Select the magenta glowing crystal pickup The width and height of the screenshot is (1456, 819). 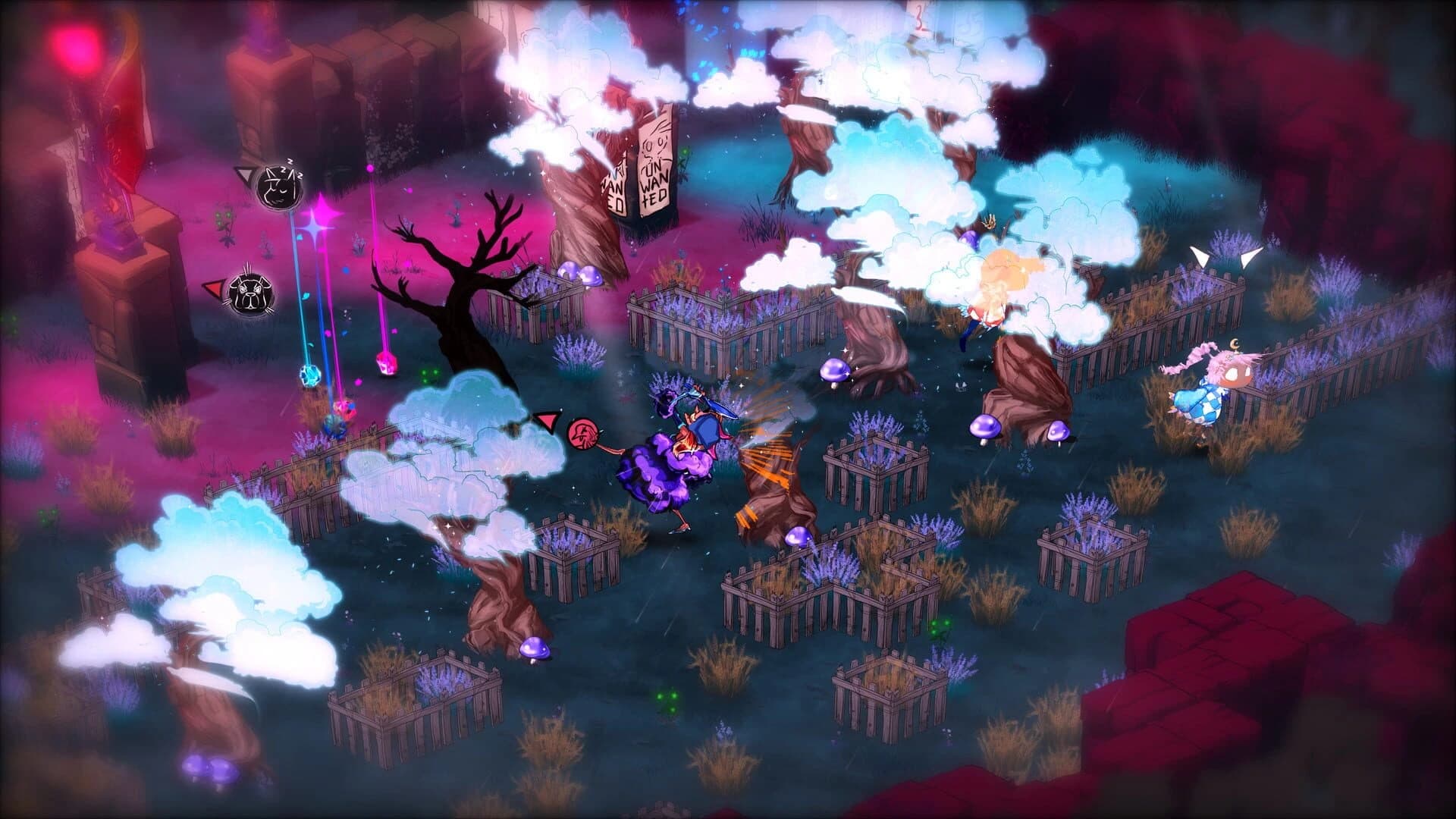pos(386,363)
